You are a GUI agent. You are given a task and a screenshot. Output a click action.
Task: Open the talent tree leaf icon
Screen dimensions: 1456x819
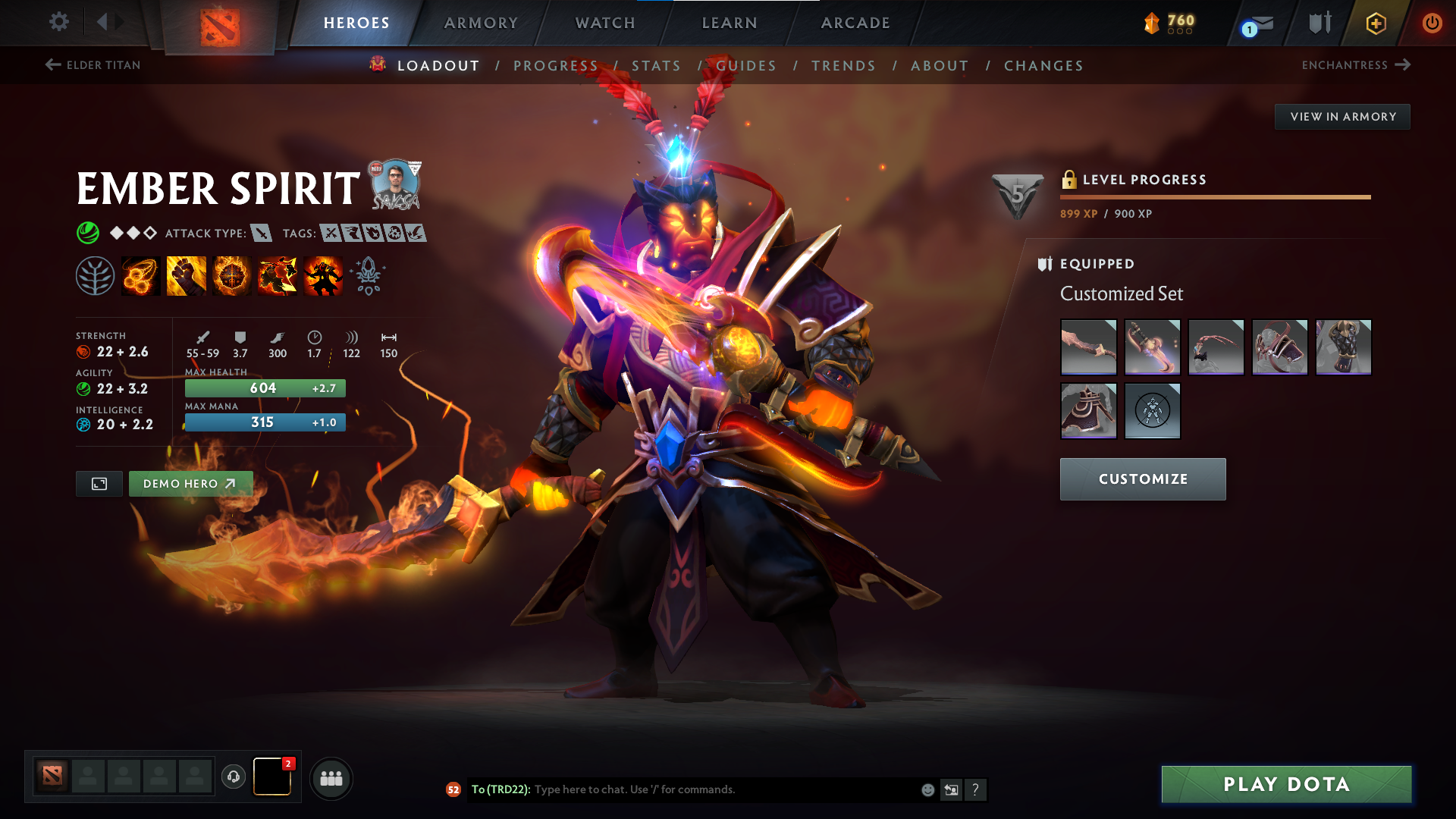point(96,275)
